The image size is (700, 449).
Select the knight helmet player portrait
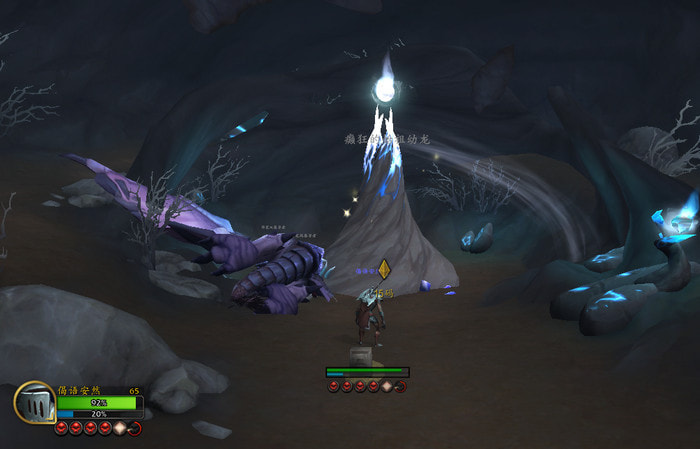point(34,403)
